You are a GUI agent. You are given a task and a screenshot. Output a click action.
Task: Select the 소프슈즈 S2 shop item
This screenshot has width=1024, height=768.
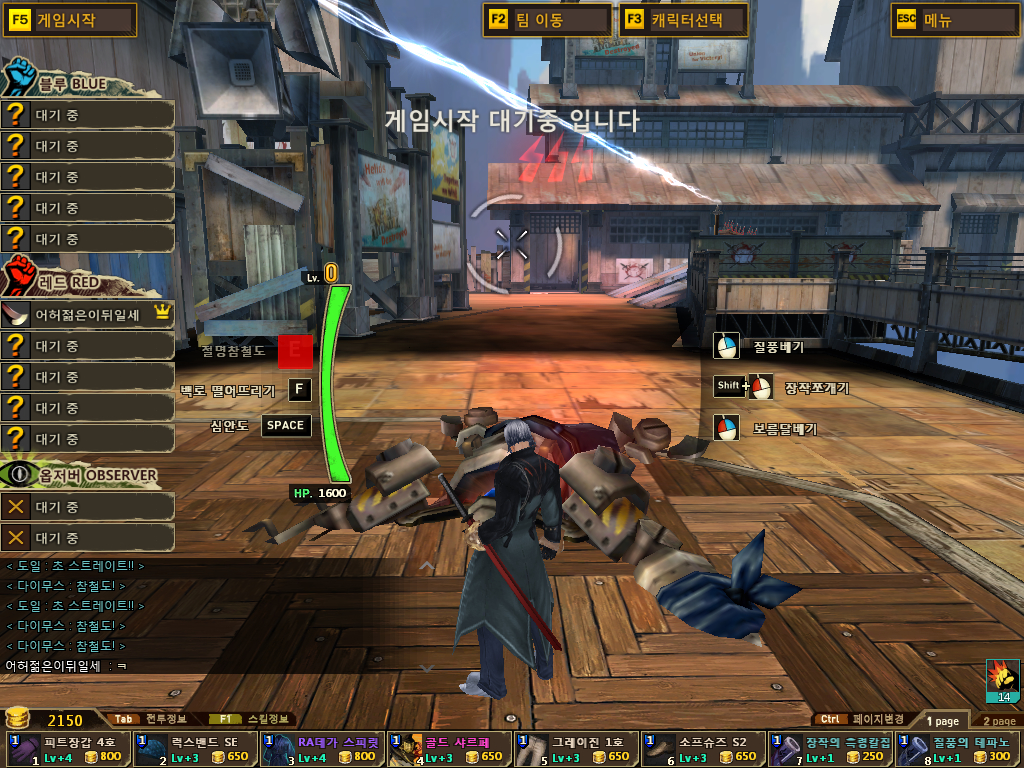702,750
